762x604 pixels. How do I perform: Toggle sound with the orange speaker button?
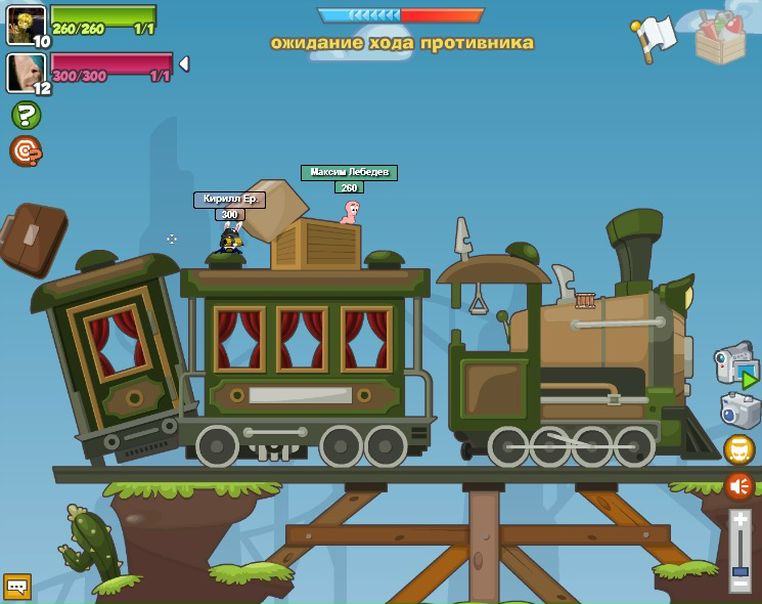point(739,487)
